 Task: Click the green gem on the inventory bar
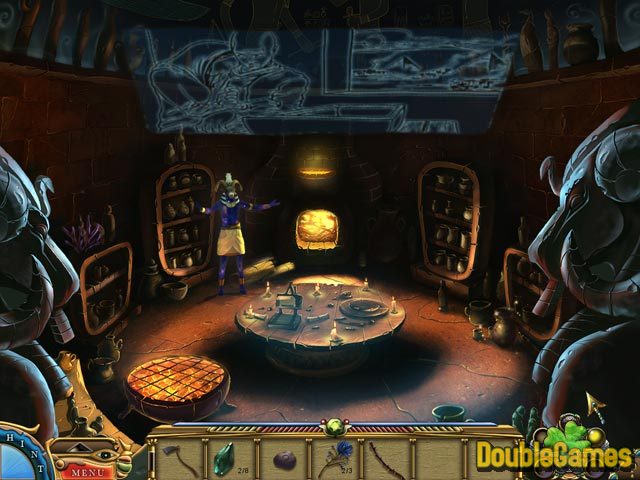[x=331, y=431]
